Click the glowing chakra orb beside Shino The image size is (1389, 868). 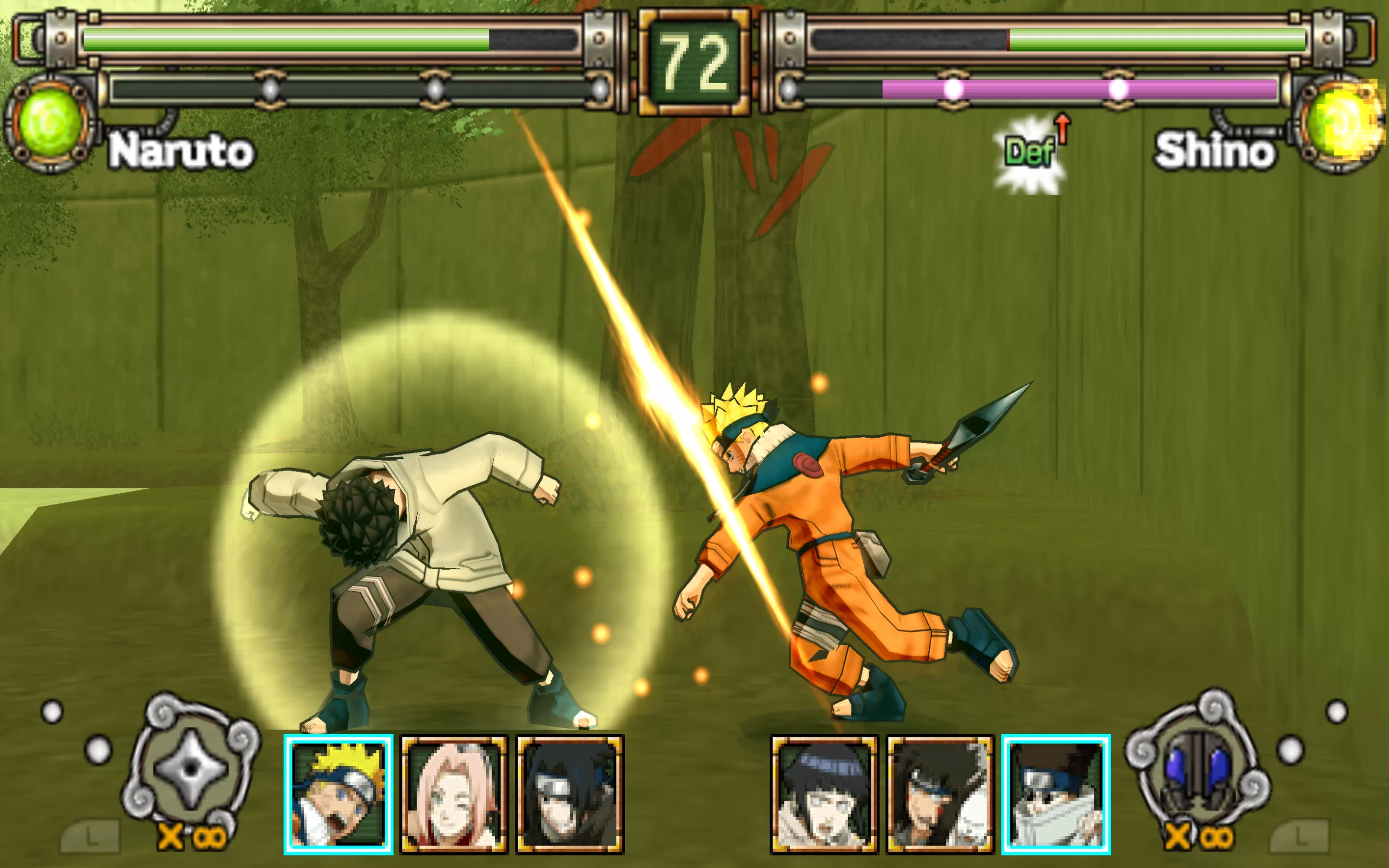click(1340, 122)
